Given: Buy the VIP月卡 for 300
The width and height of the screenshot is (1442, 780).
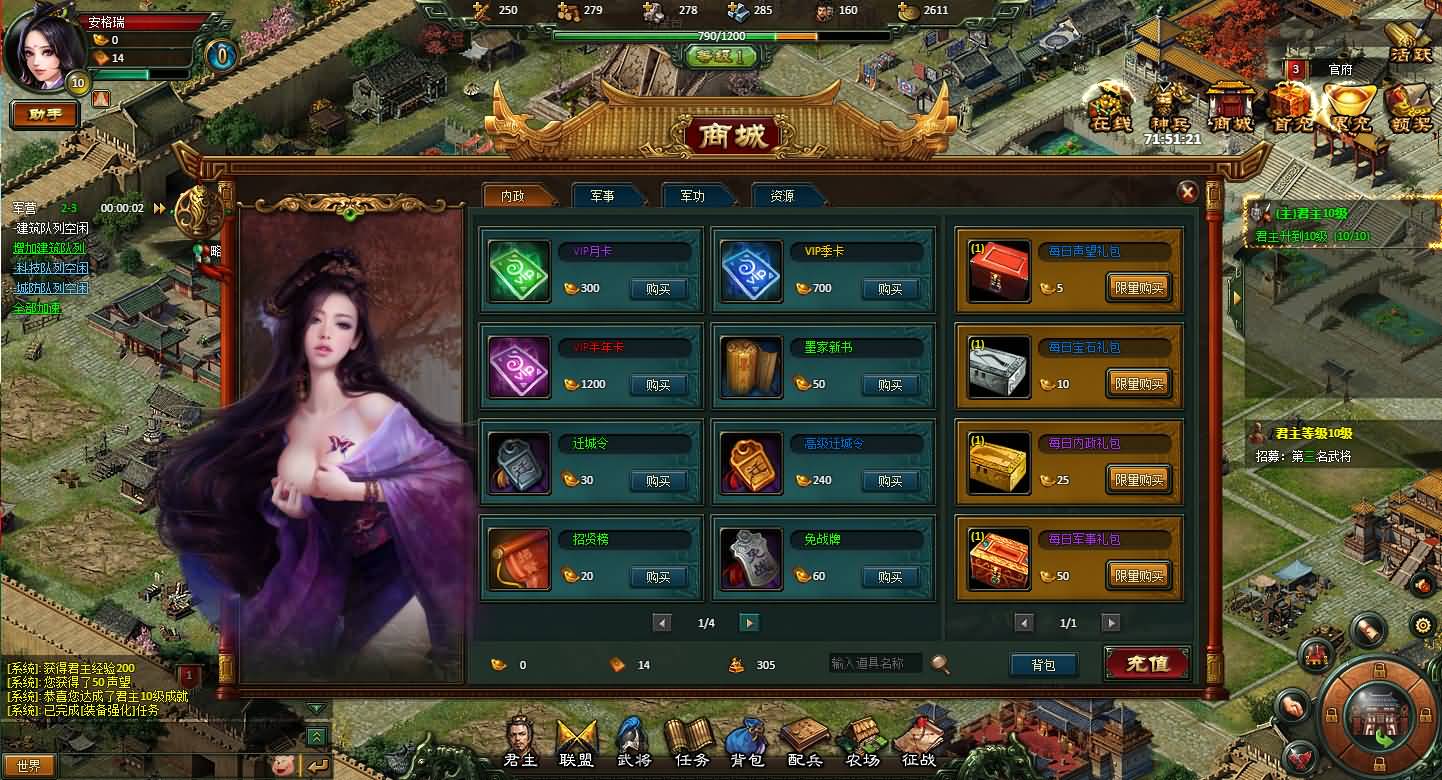Looking at the screenshot, I should (657, 289).
